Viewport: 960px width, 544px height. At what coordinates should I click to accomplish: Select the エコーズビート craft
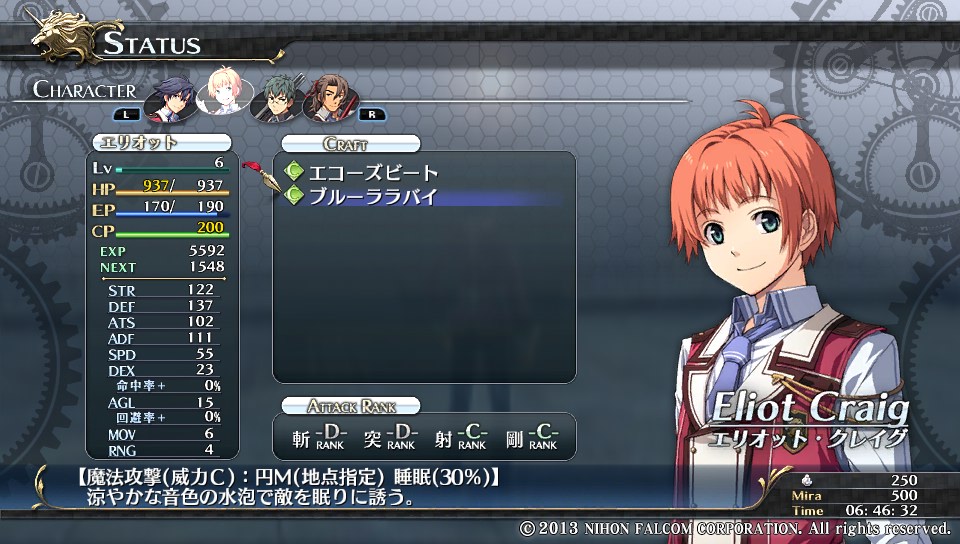(373, 173)
